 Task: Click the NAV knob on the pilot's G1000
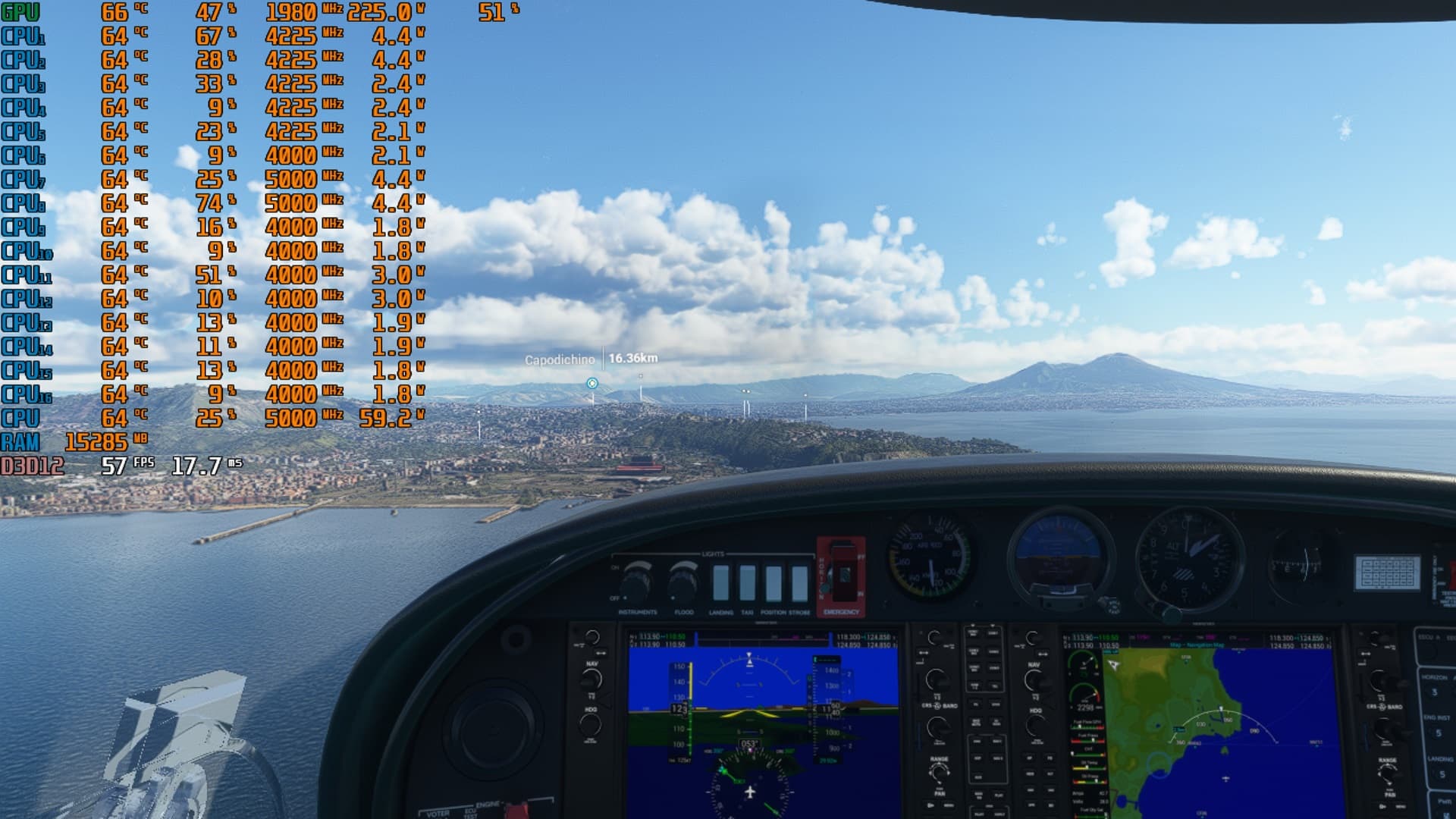tap(592, 677)
